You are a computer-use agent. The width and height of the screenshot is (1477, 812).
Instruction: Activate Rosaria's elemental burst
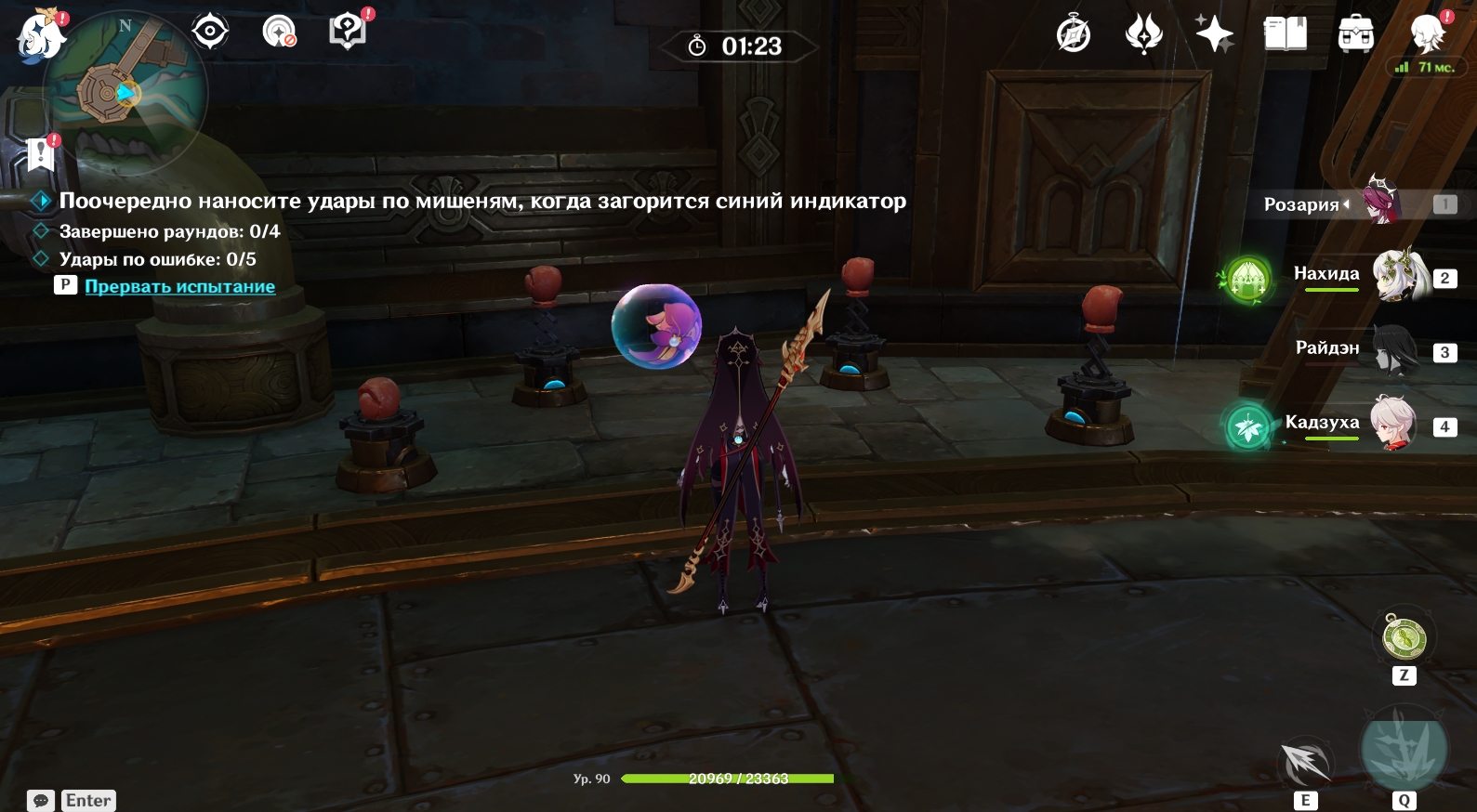(x=1404, y=750)
